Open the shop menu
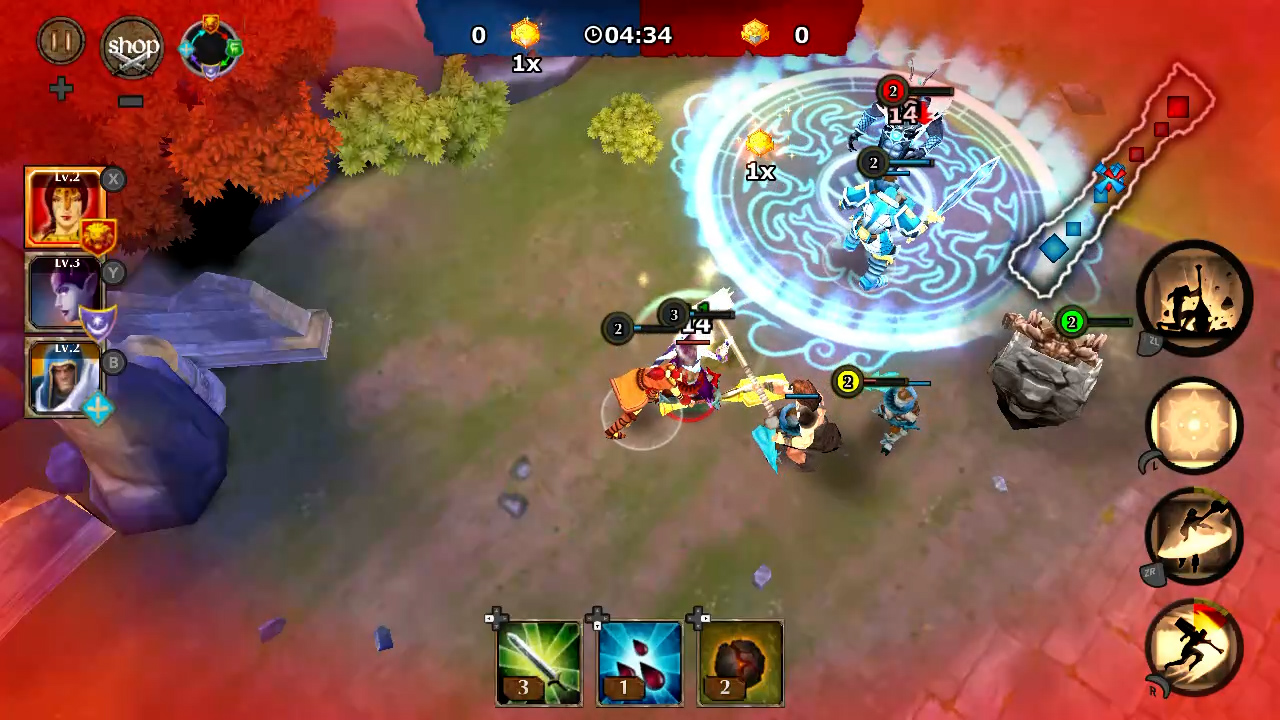This screenshot has width=1280, height=720. (x=133, y=46)
